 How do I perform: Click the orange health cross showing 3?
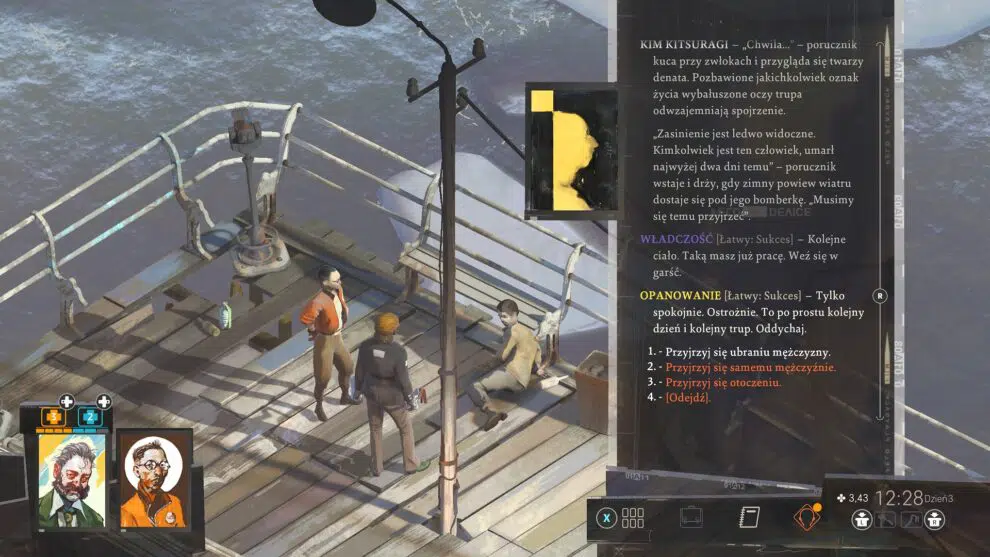[52, 416]
